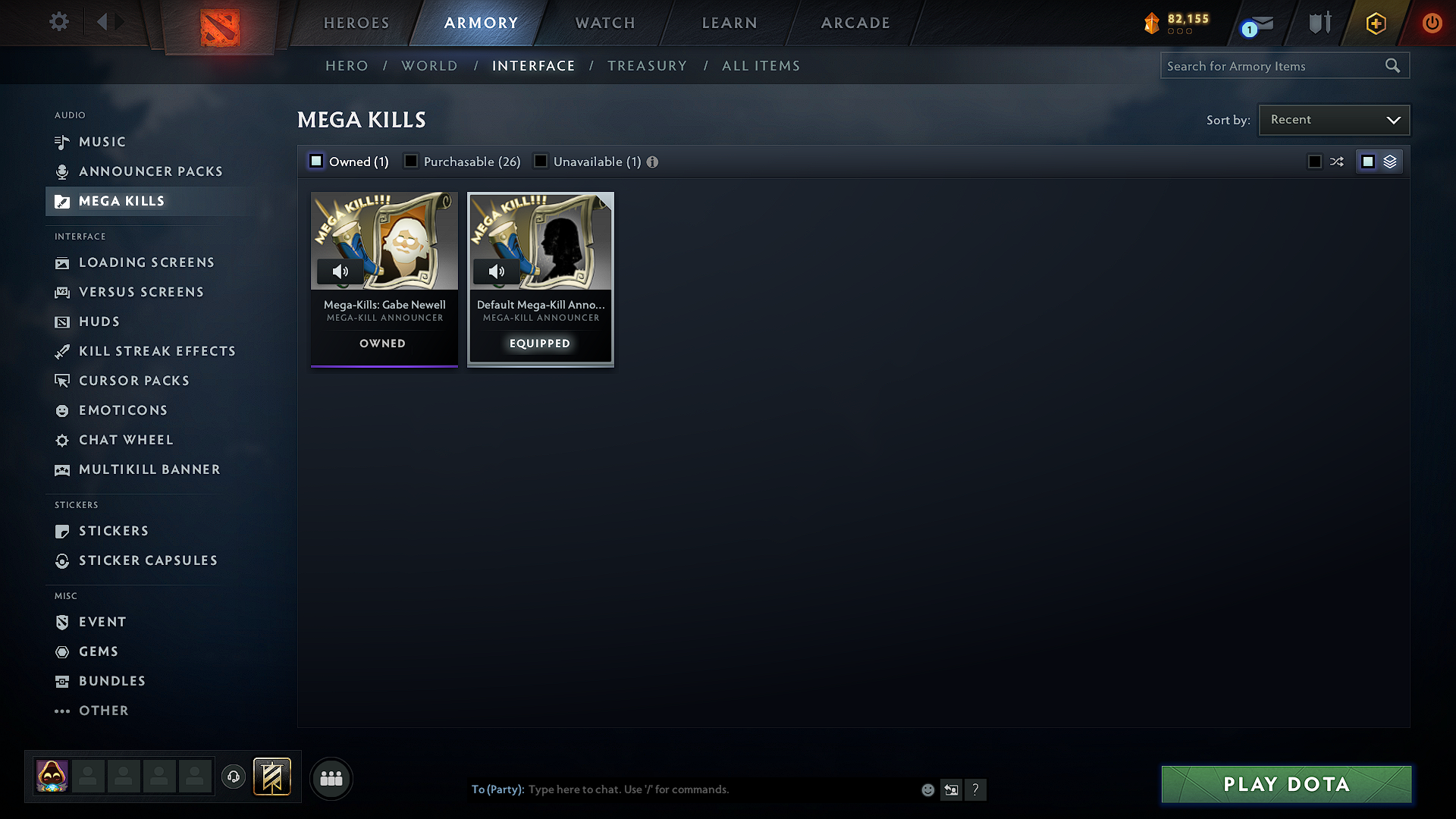The height and width of the screenshot is (819, 1456).
Task: Click the PLAY DOTA button
Action: tap(1285, 784)
